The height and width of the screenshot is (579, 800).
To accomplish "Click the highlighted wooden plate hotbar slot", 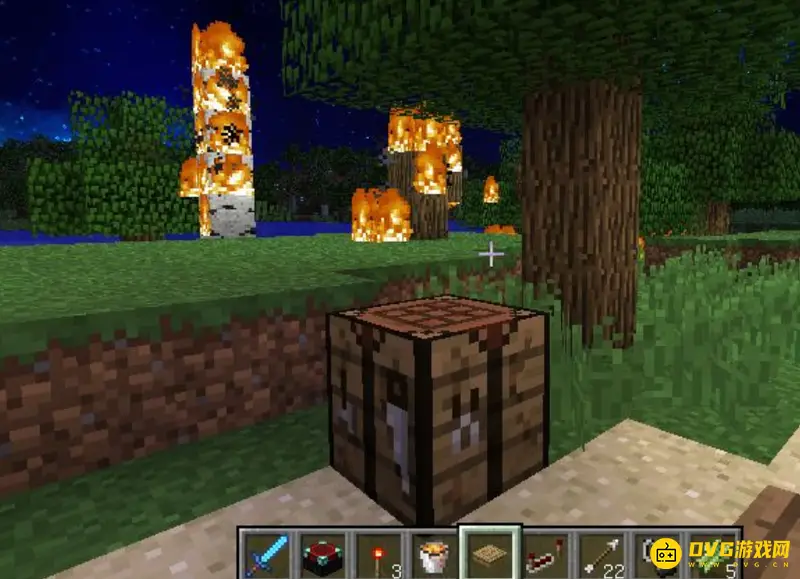I will point(490,553).
